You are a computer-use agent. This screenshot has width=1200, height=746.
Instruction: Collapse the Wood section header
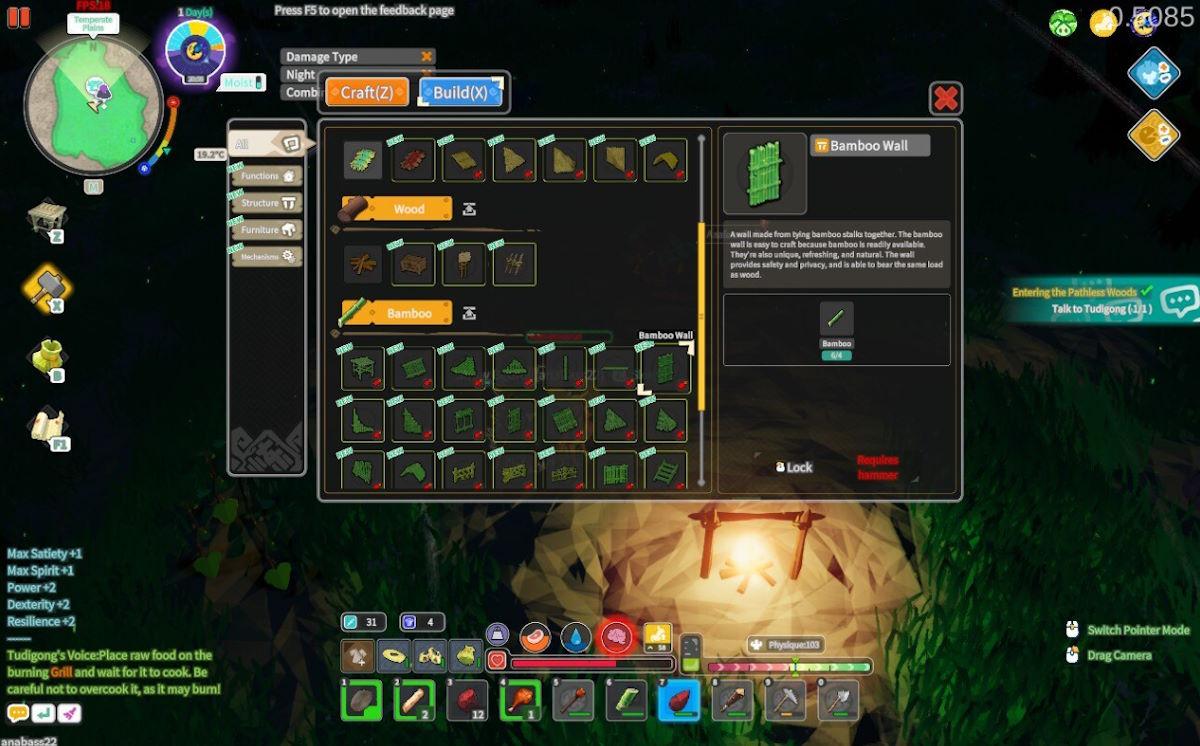coord(469,209)
